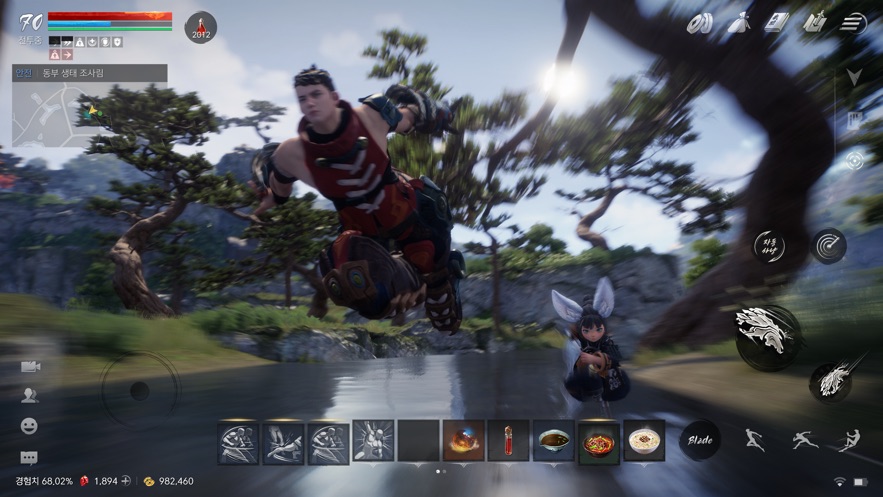Tap the Blade stance button
The height and width of the screenshot is (497, 883).
[700, 439]
